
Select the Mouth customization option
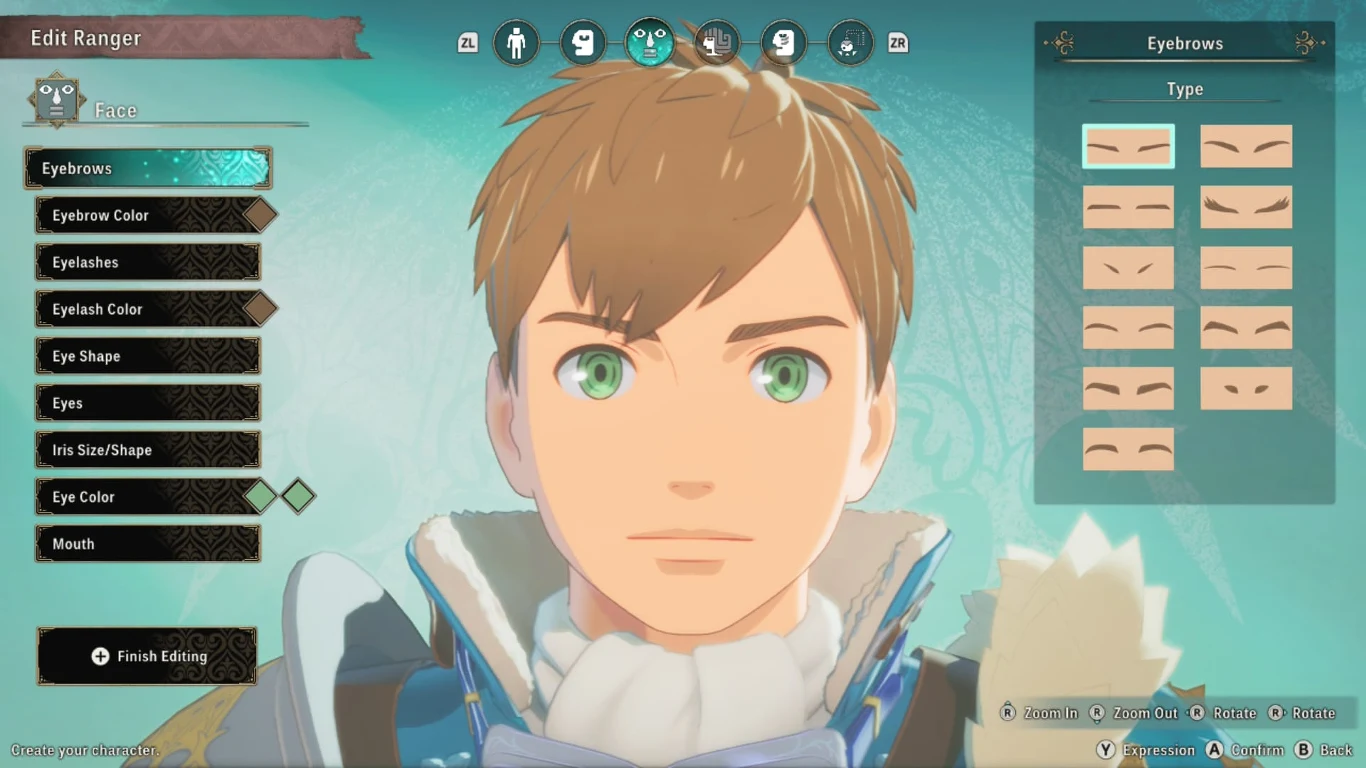[x=147, y=543]
